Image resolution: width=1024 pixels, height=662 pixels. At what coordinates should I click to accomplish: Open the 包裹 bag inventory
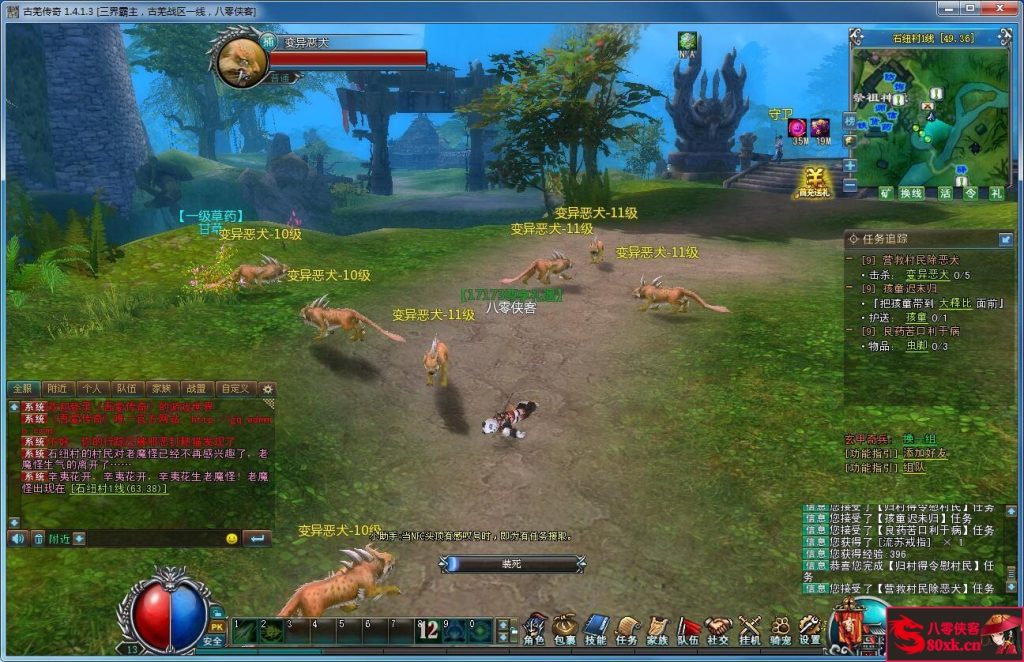coord(565,628)
